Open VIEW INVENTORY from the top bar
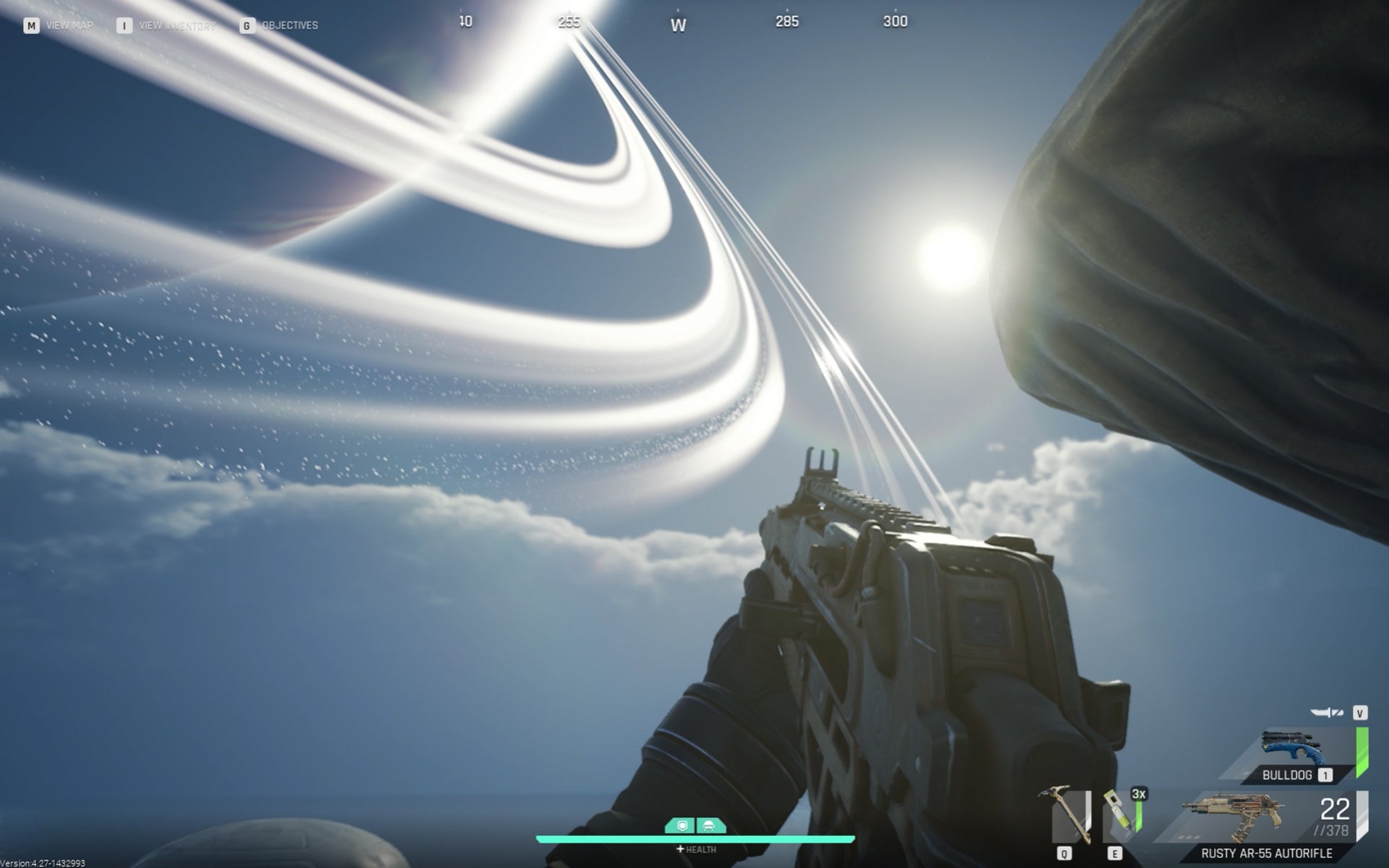 [177, 24]
